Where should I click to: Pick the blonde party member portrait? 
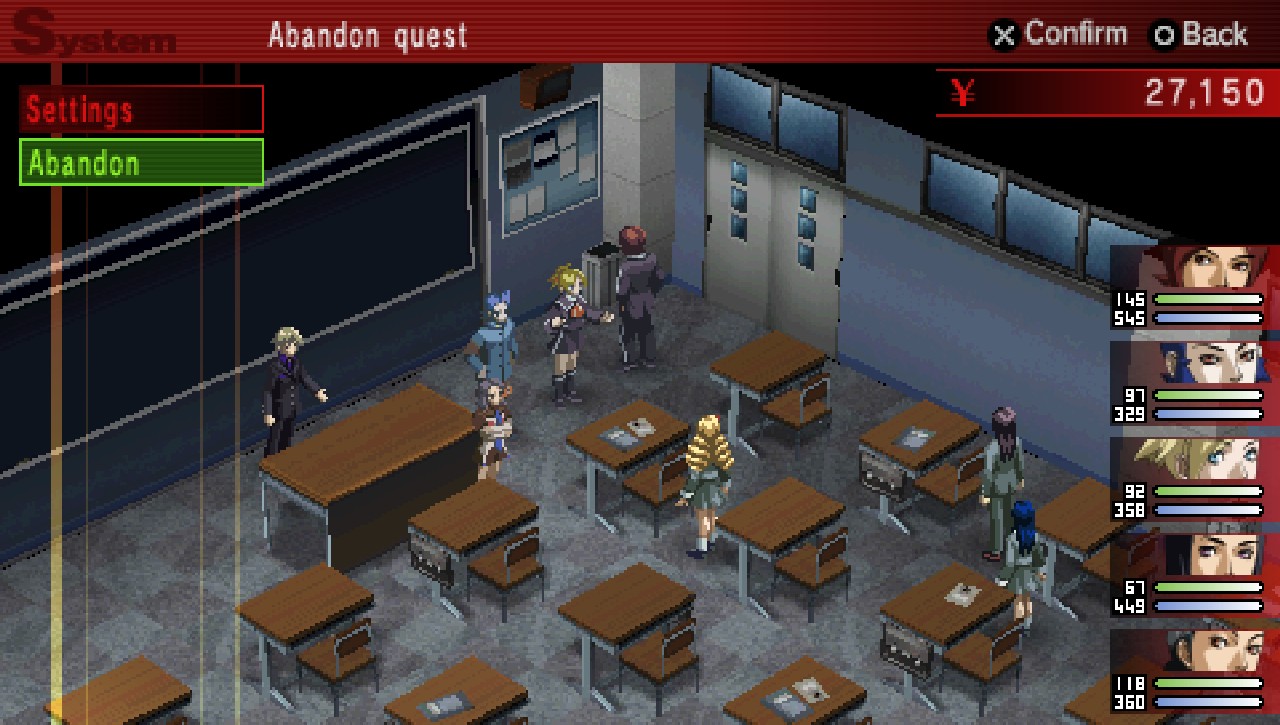click(1195, 458)
